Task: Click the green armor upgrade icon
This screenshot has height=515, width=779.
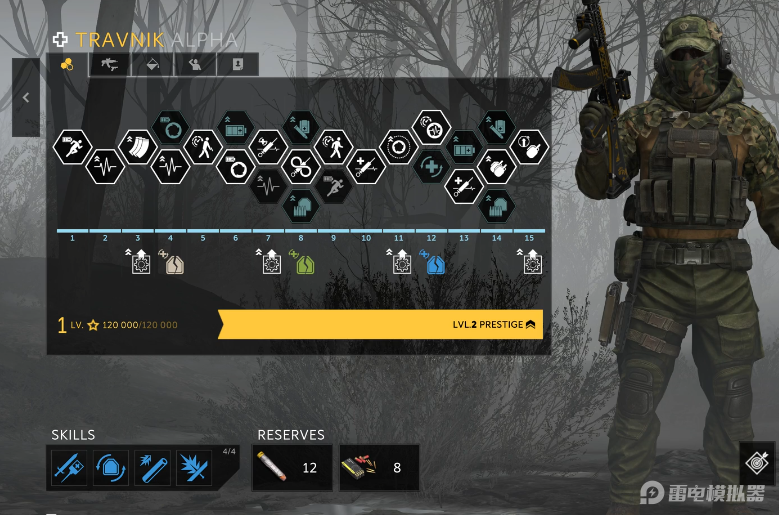Action: [305, 264]
